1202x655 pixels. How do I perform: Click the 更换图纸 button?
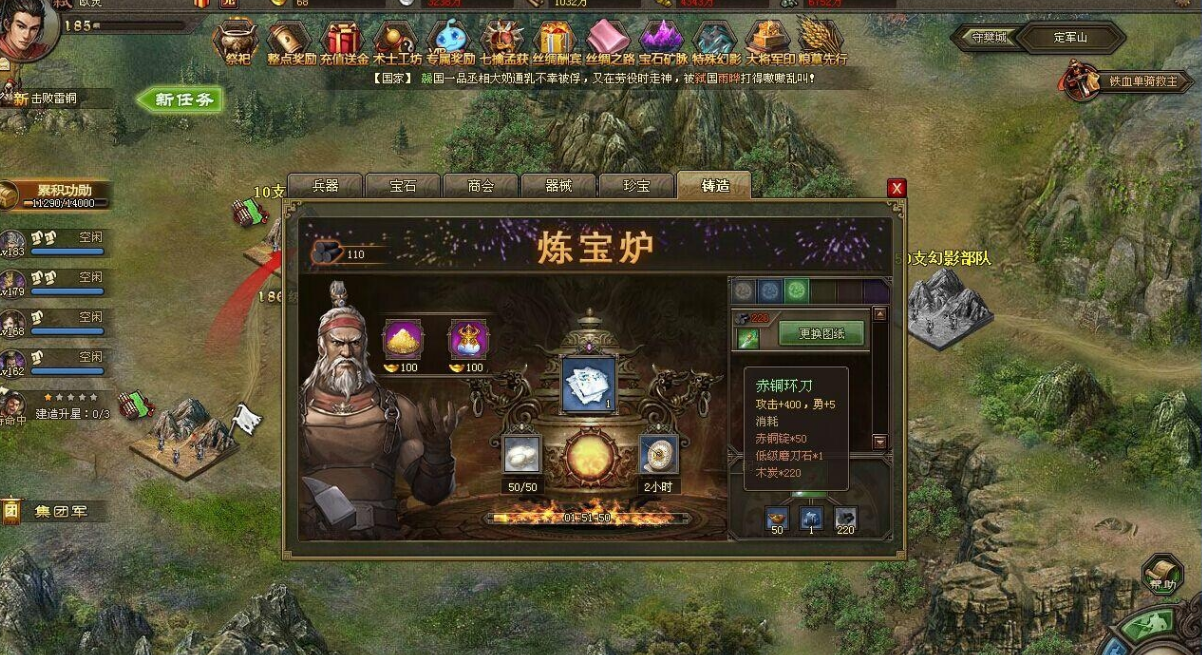[x=821, y=334]
